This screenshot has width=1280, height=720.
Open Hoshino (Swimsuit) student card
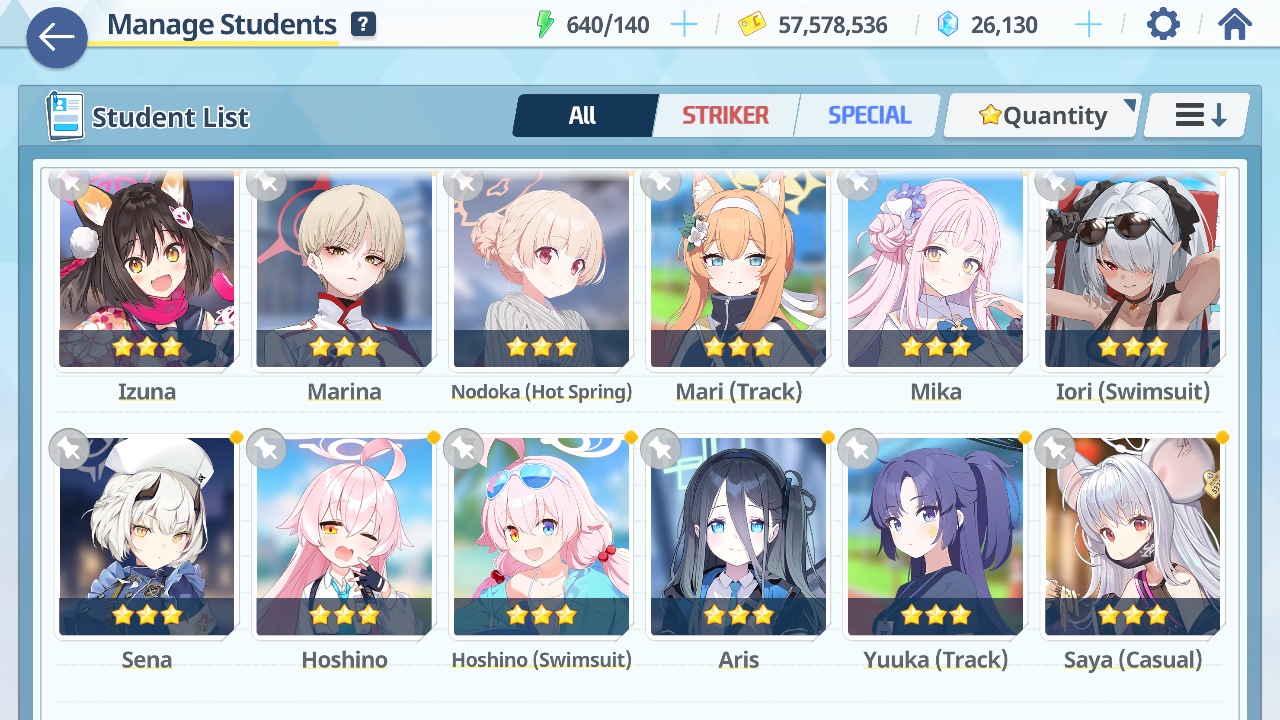tap(541, 536)
